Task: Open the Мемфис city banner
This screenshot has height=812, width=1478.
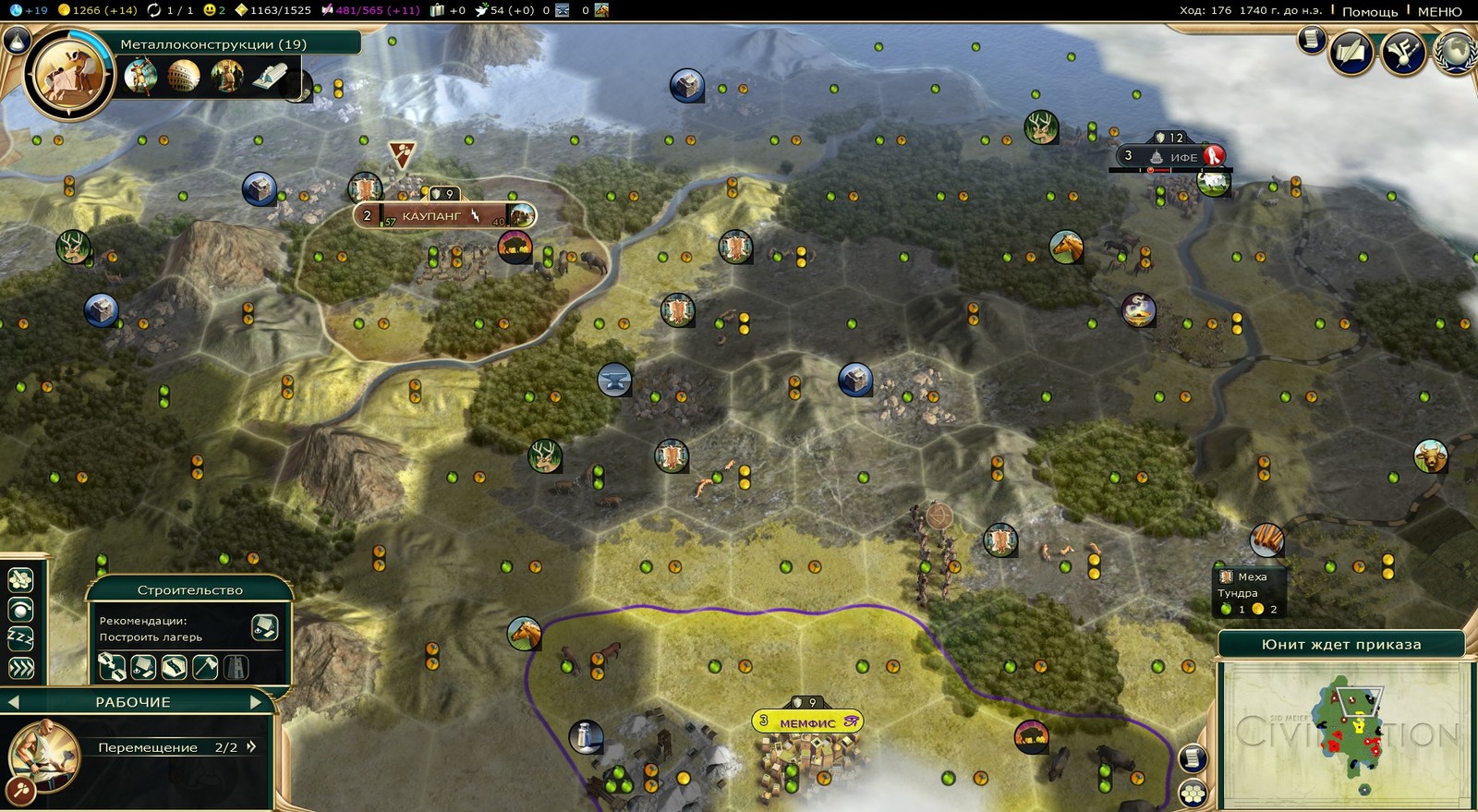Action: pos(807,722)
